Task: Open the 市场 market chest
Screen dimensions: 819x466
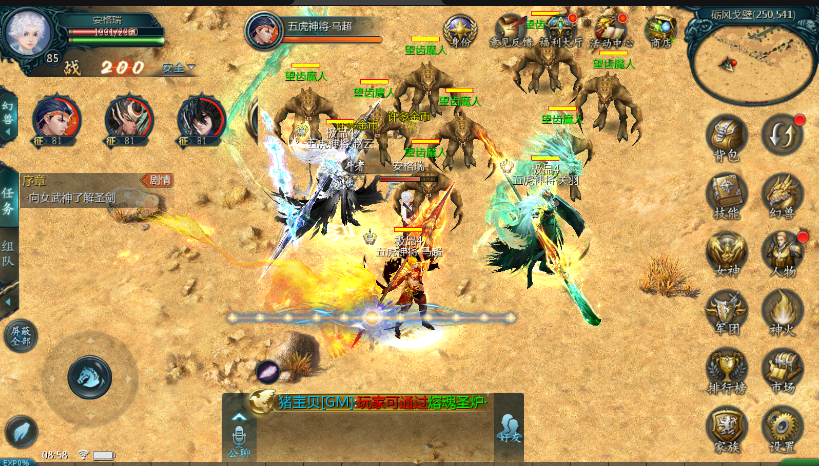Action: click(782, 367)
